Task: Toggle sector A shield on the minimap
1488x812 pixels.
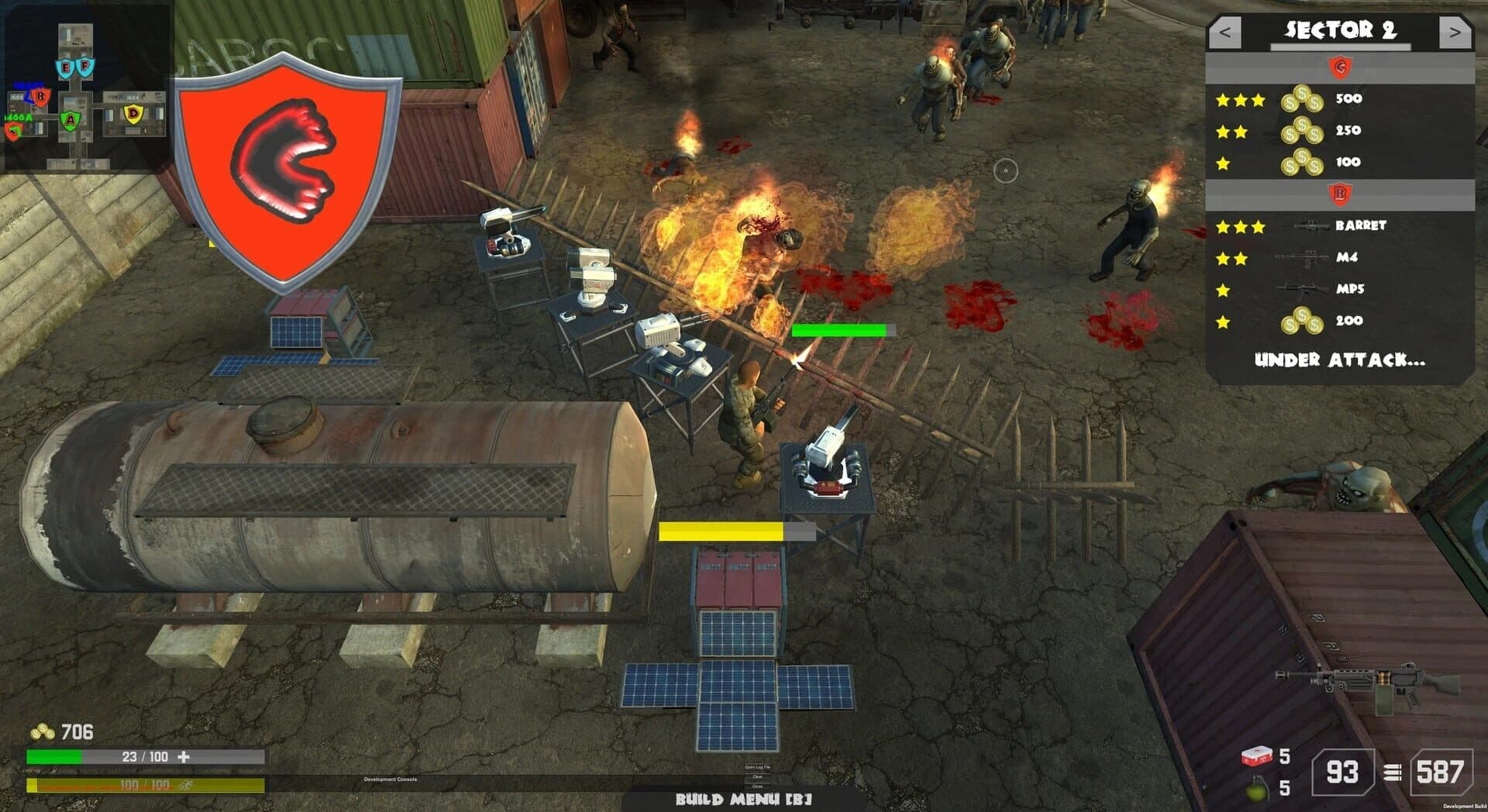Action: [x=71, y=120]
